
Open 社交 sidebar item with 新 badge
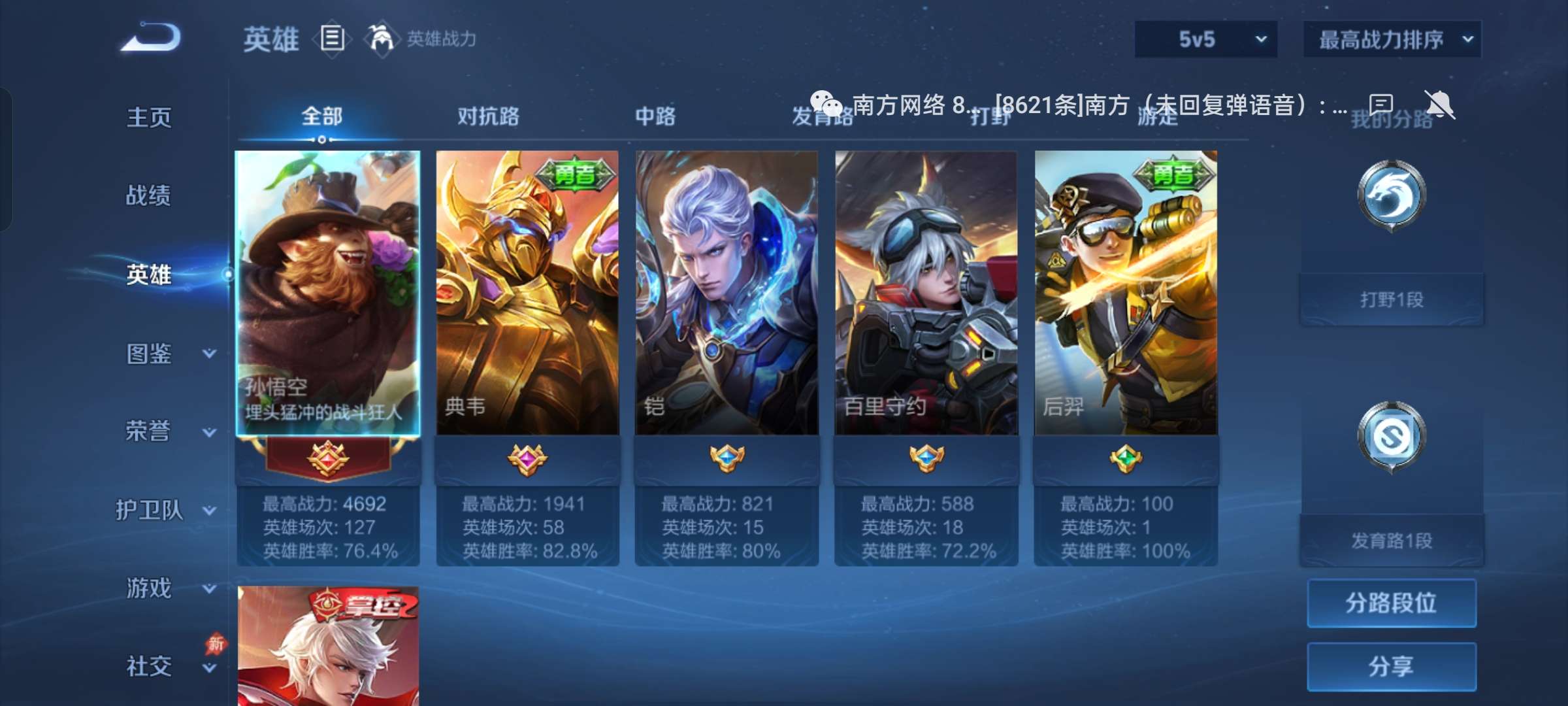[x=147, y=665]
